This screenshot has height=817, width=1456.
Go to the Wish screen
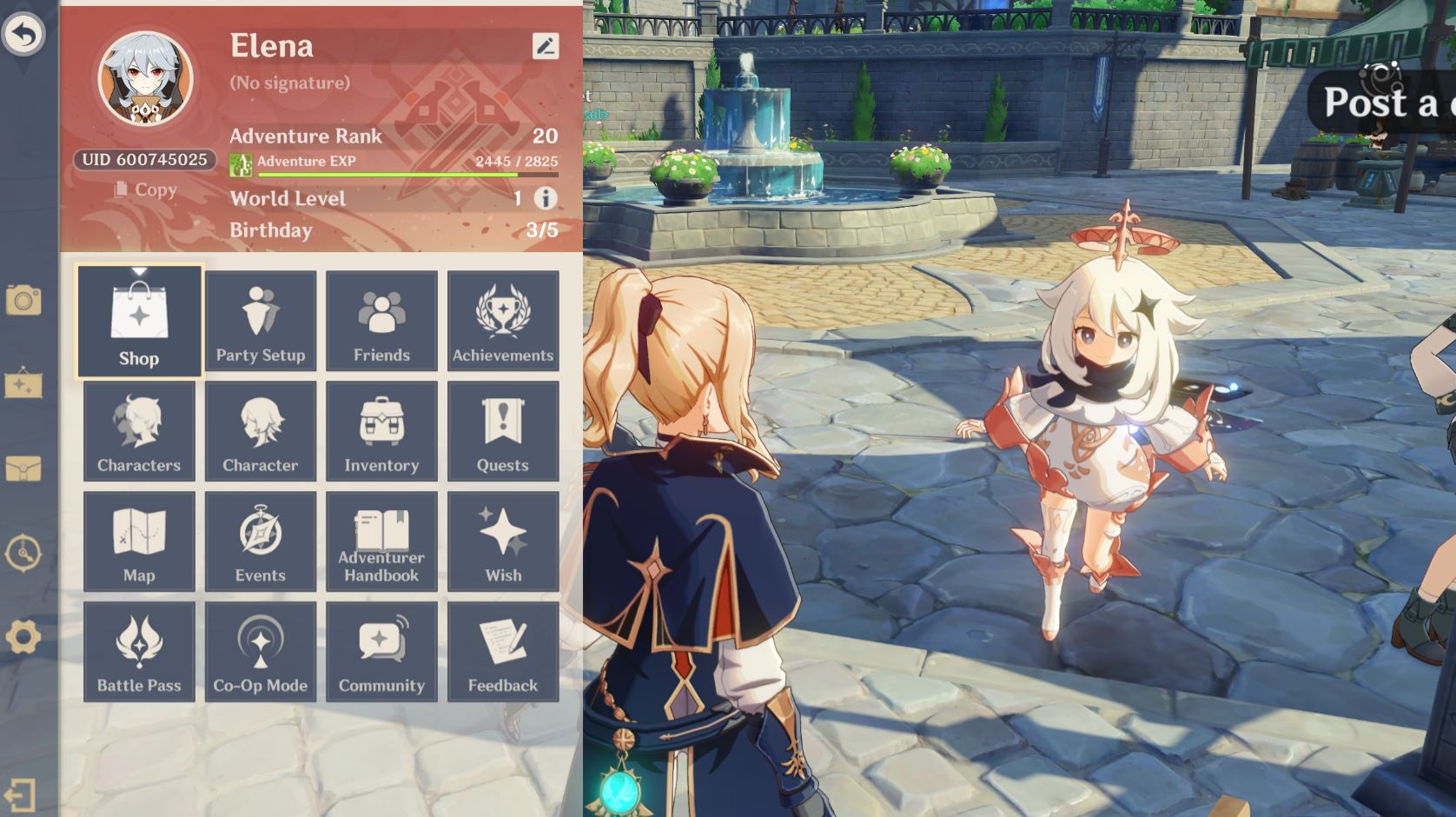click(503, 541)
